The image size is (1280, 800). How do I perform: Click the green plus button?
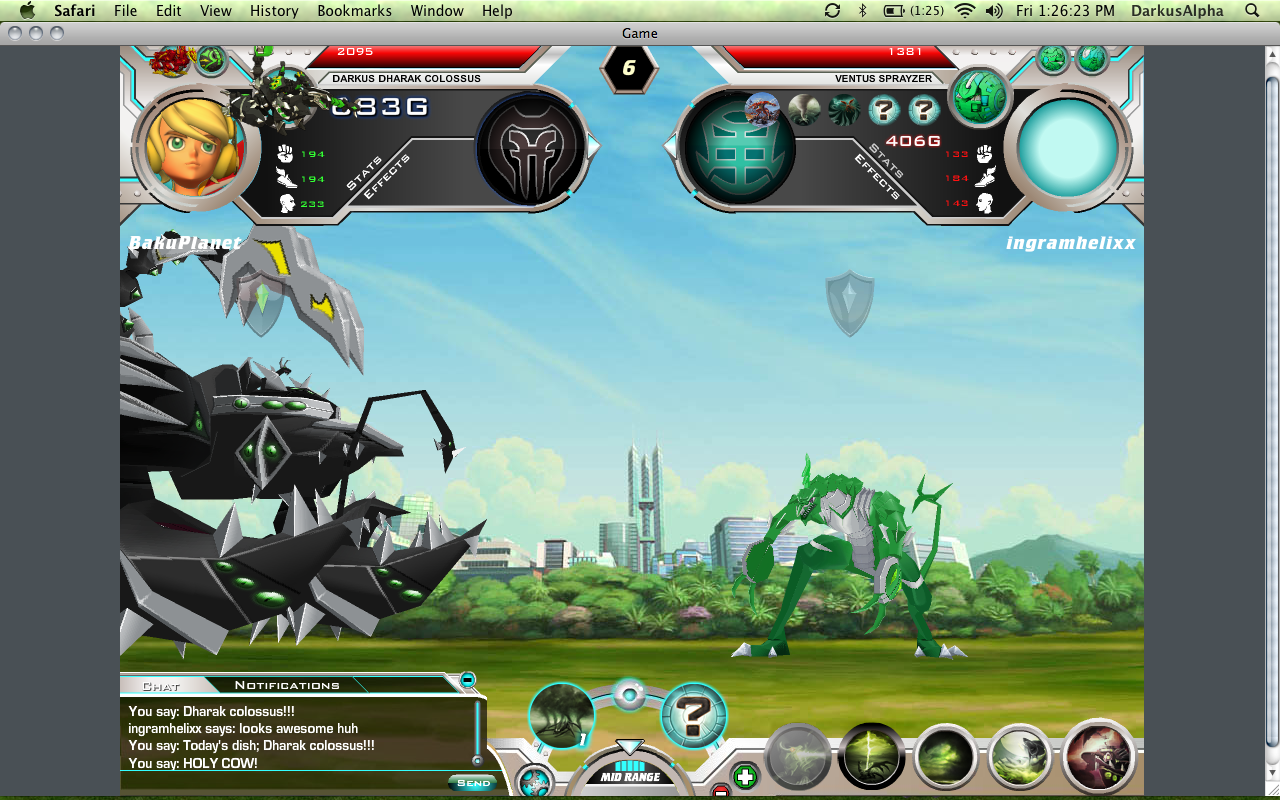pos(745,776)
